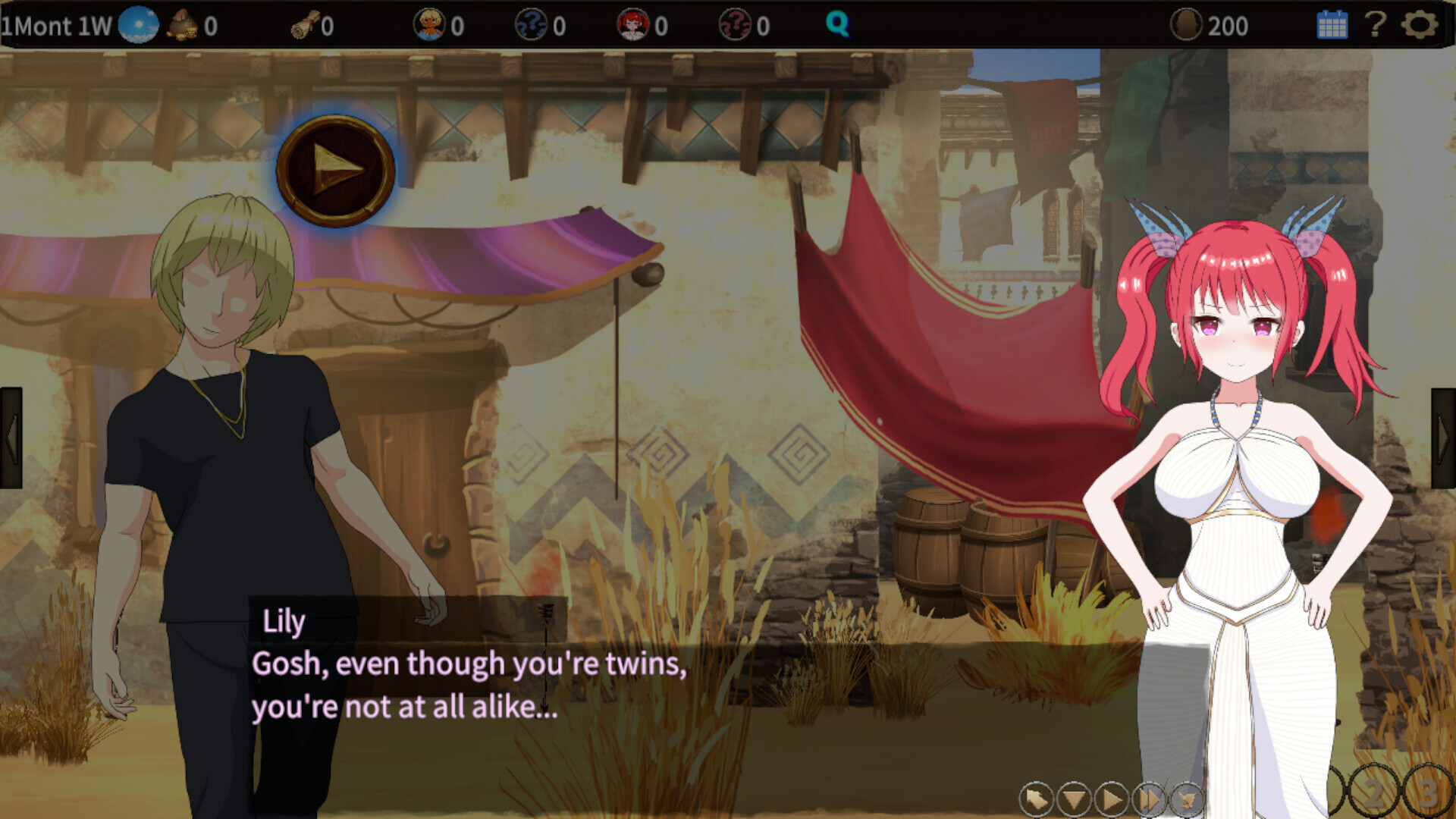Viewport: 1456px width, 819px height.
Task: Go to the scene on the right
Action: pyautogui.click(x=1443, y=438)
